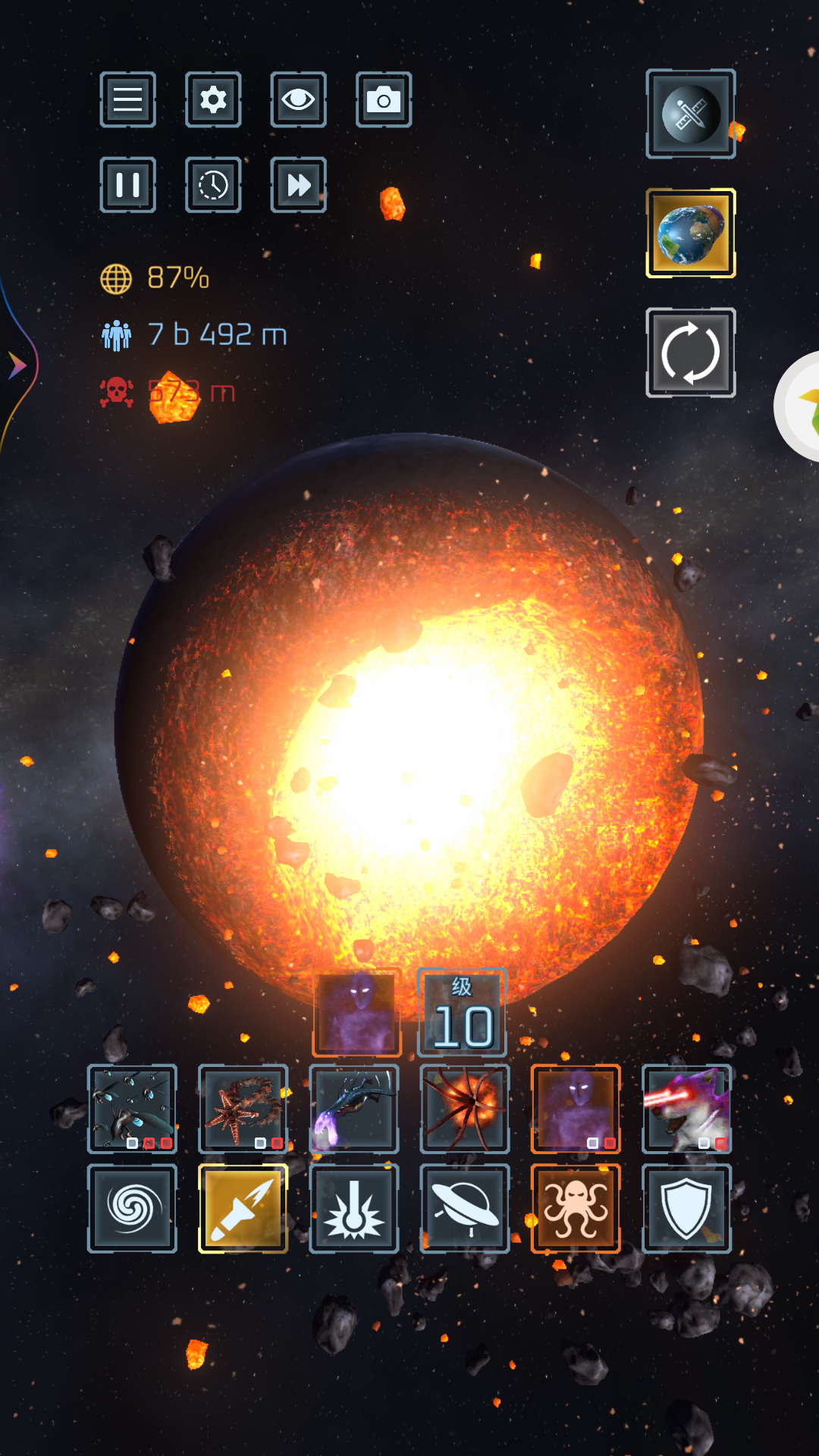
Task: Open the spiral vortex weapon category
Action: (x=132, y=1209)
